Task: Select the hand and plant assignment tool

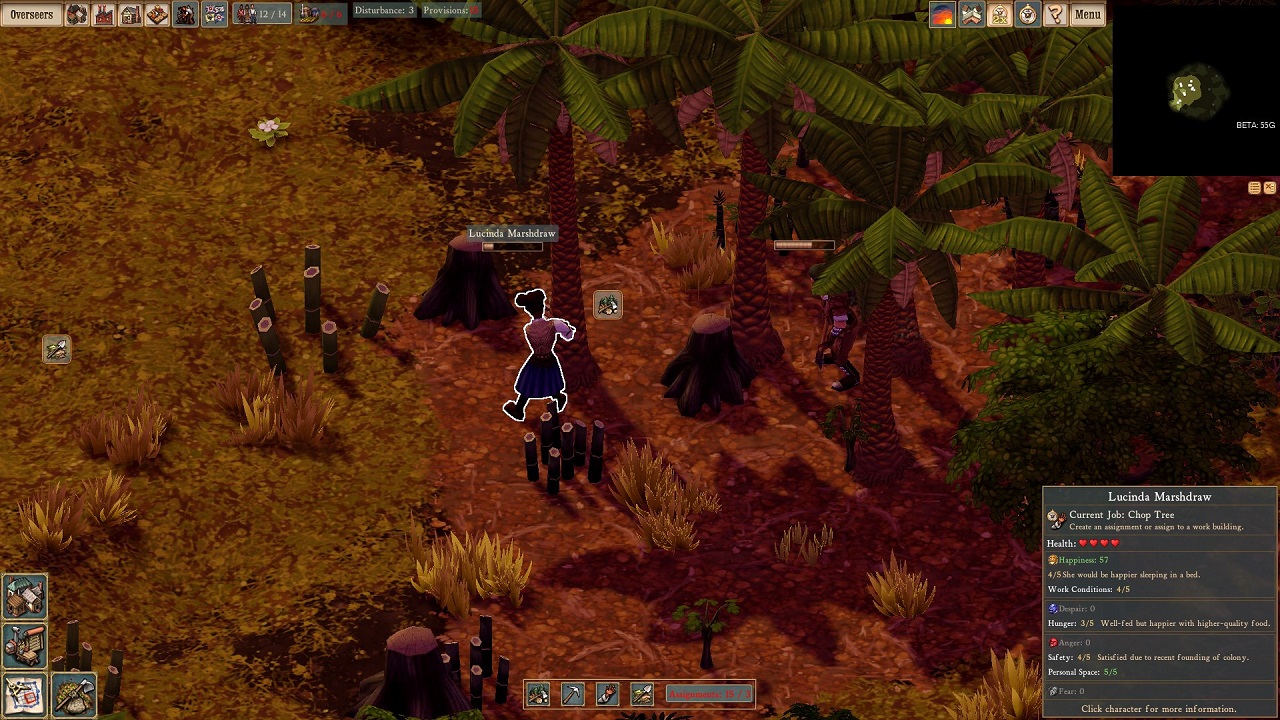Action: pyautogui.click(x=607, y=694)
